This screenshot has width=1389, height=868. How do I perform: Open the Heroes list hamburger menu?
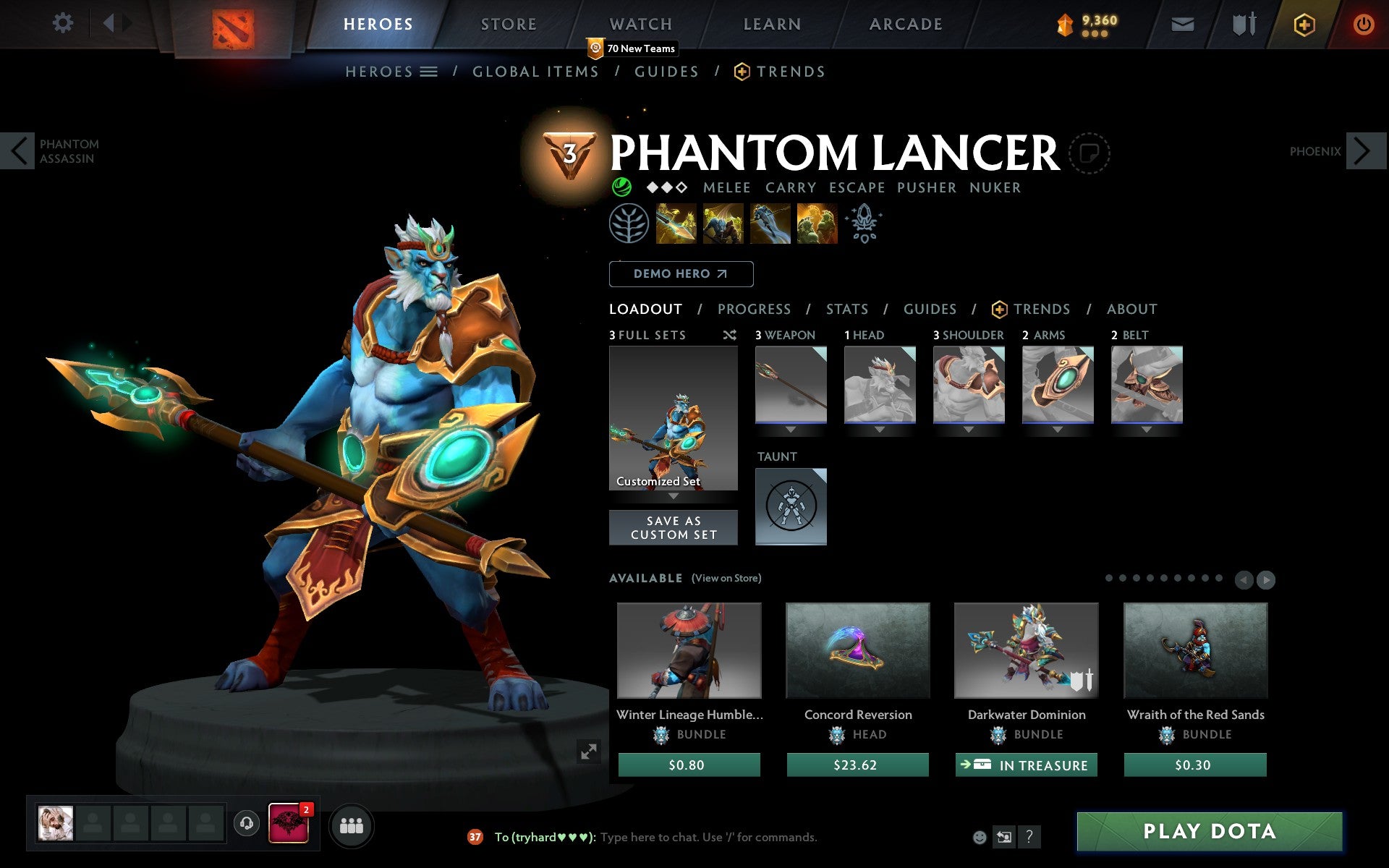[428, 72]
